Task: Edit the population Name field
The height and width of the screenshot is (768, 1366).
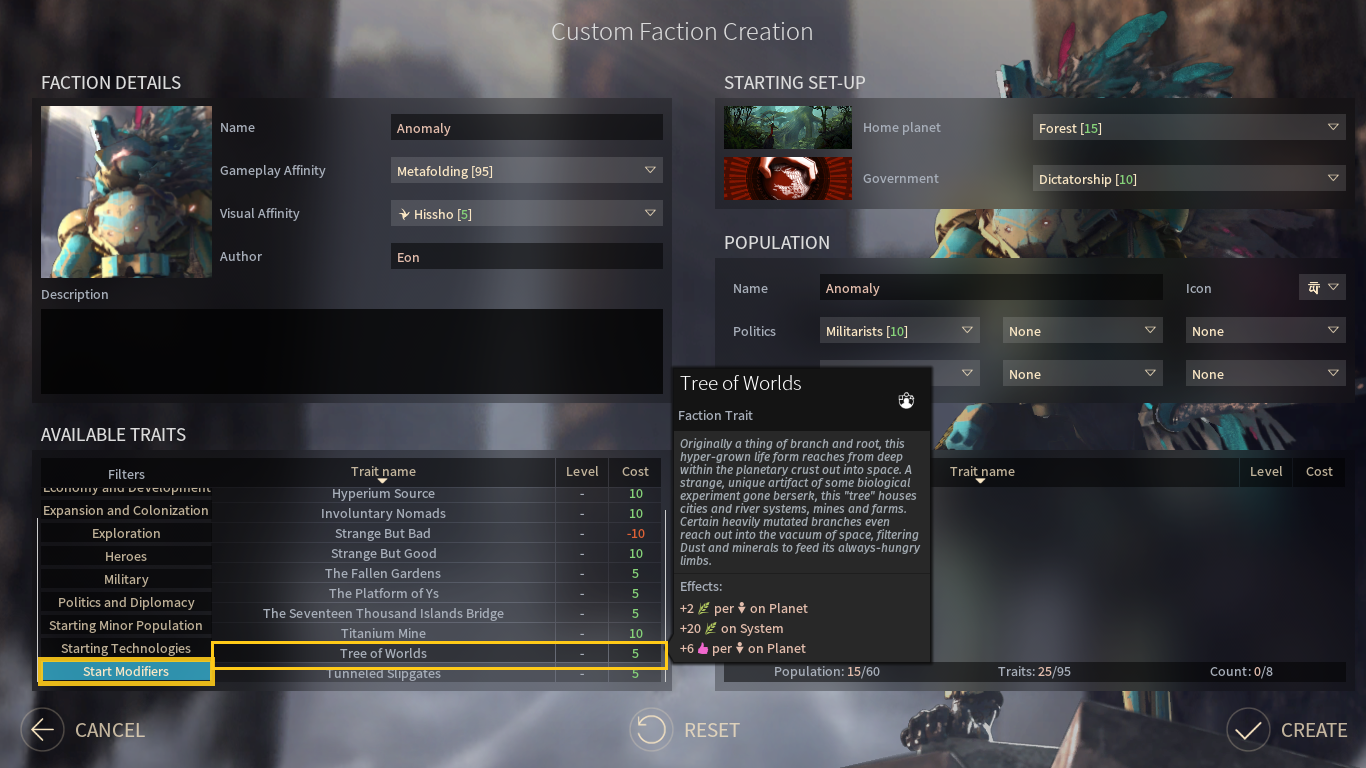Action: pos(990,288)
